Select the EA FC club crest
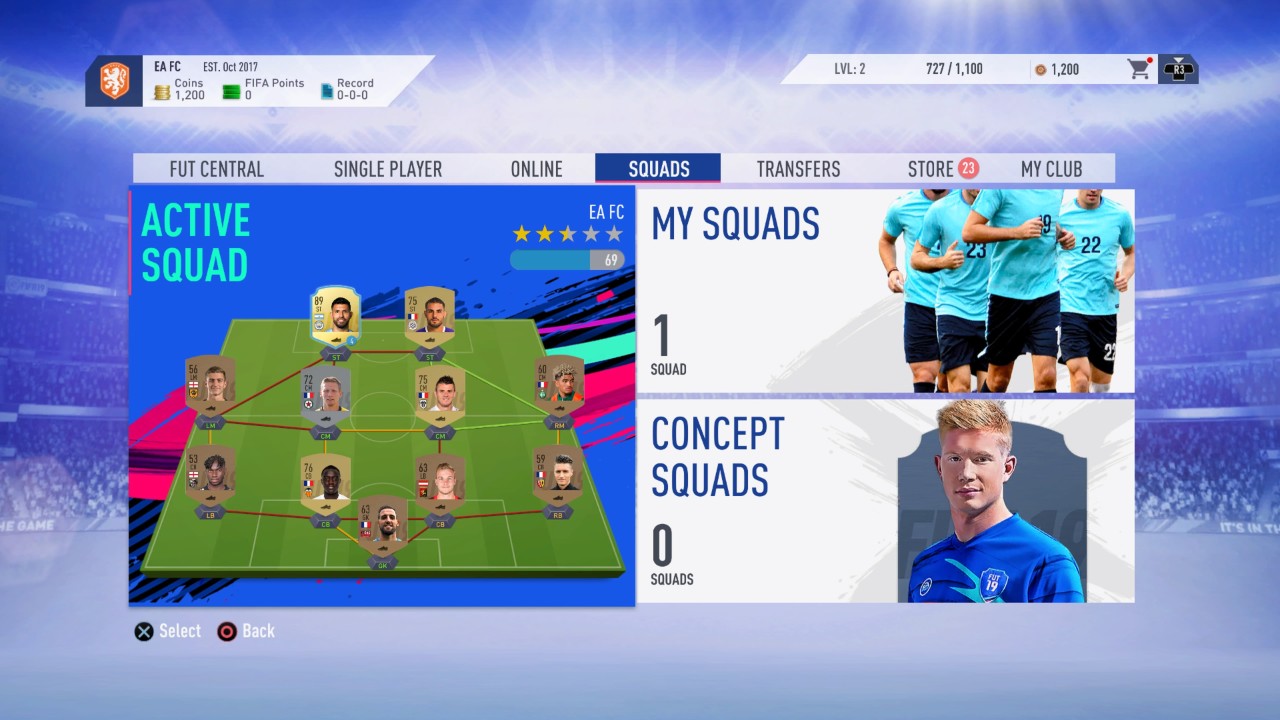This screenshot has height=720, width=1280. pos(116,80)
